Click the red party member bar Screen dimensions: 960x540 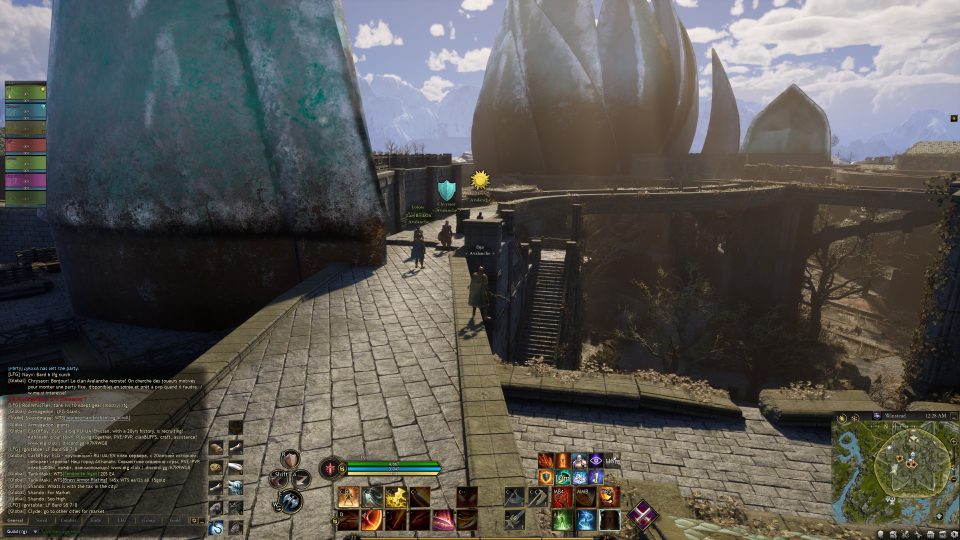26,145
